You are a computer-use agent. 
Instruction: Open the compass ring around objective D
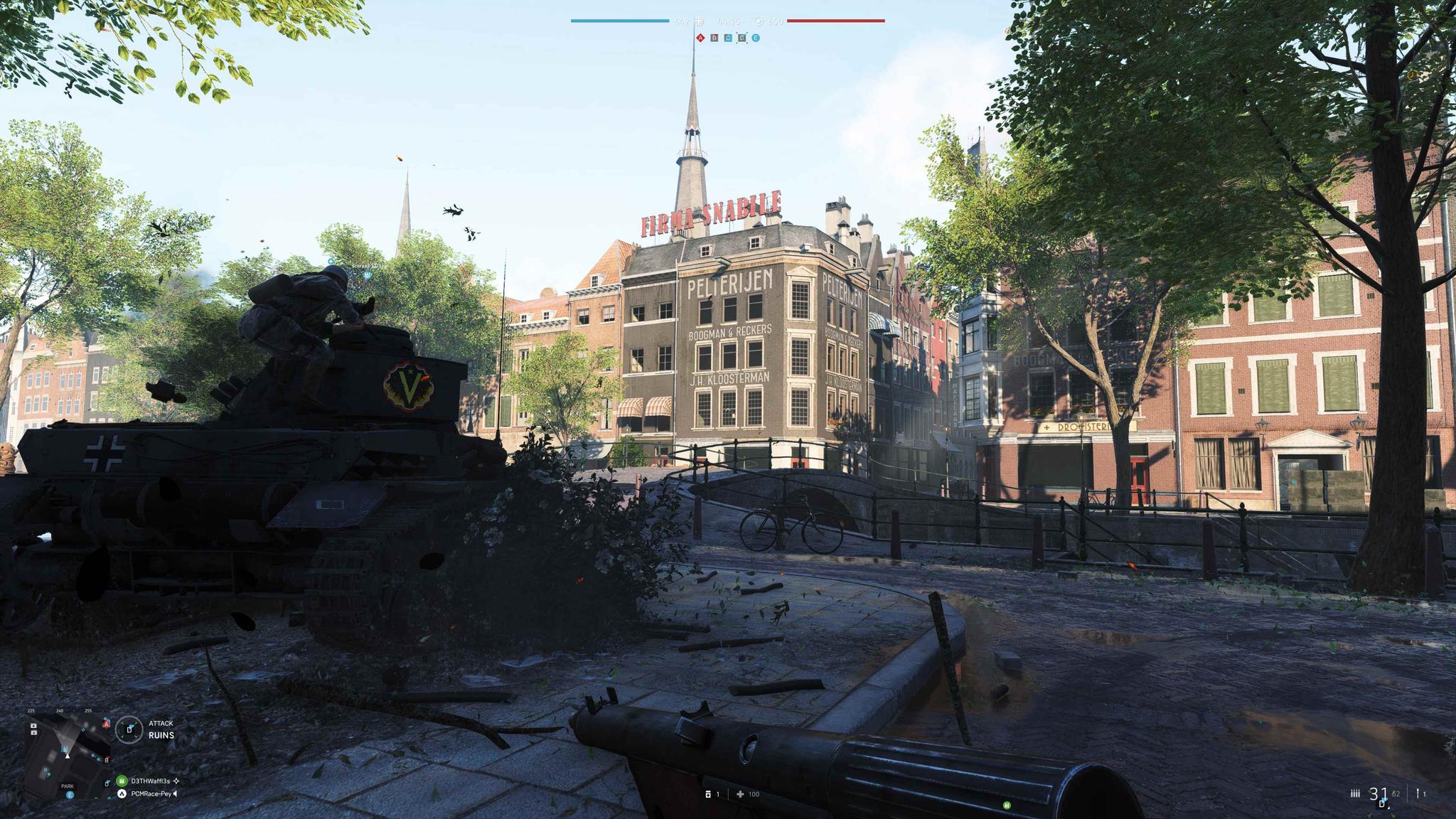point(129,729)
